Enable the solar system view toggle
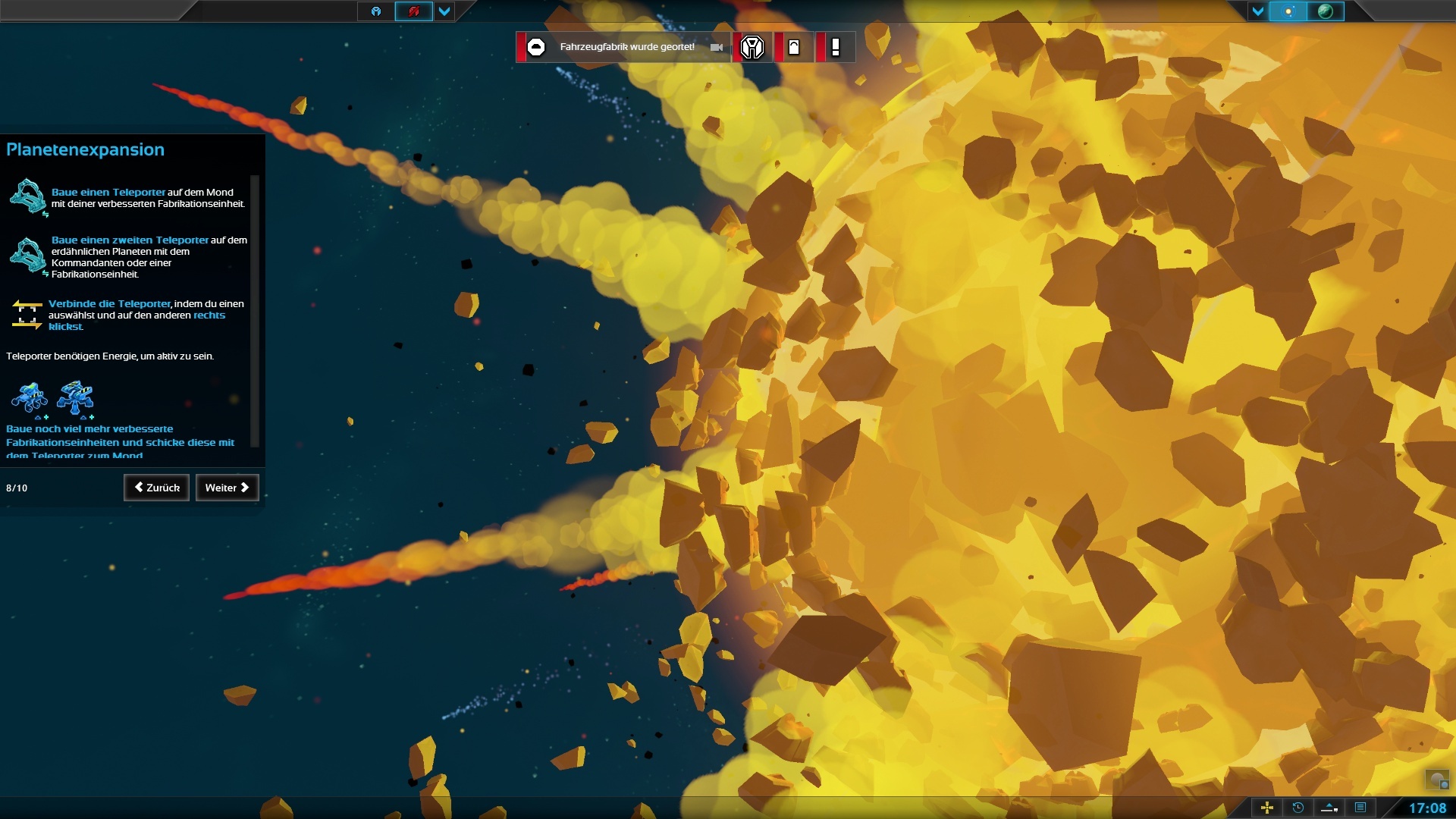1456x819 pixels. click(x=1289, y=12)
